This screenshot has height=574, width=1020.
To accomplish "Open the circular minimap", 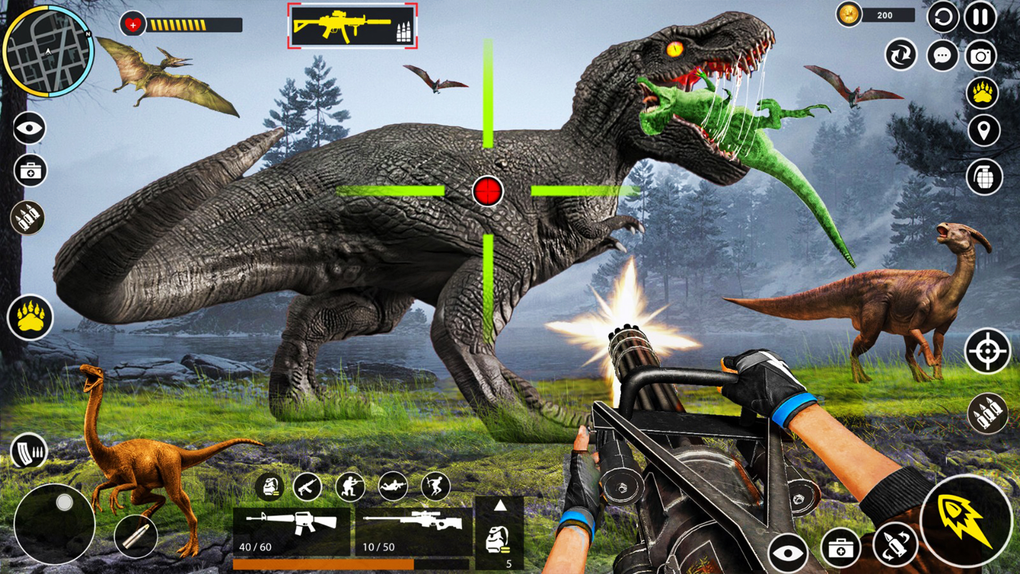I will (48, 49).
